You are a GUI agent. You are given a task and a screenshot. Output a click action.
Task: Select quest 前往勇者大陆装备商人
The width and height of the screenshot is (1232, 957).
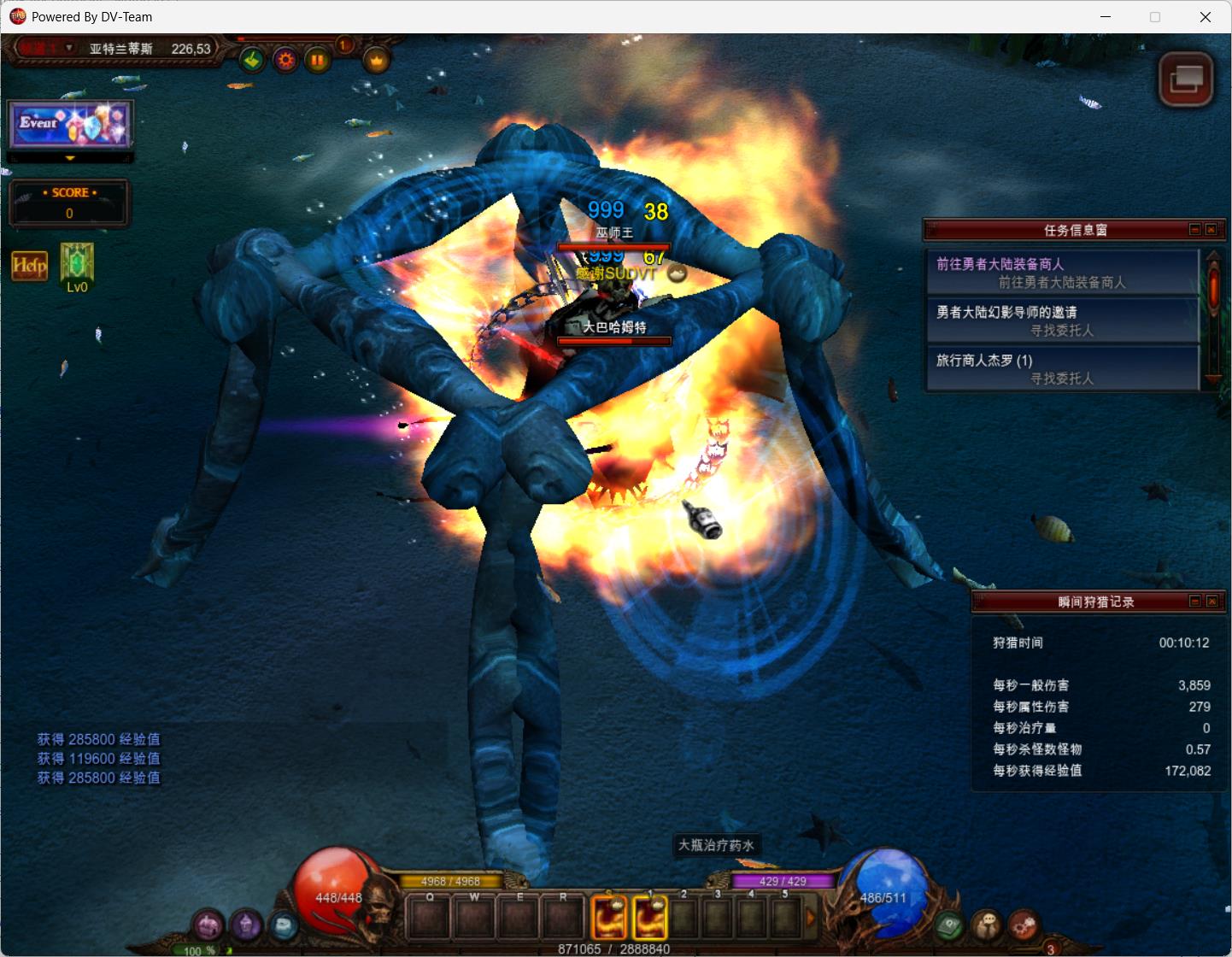pyautogui.click(x=1063, y=273)
